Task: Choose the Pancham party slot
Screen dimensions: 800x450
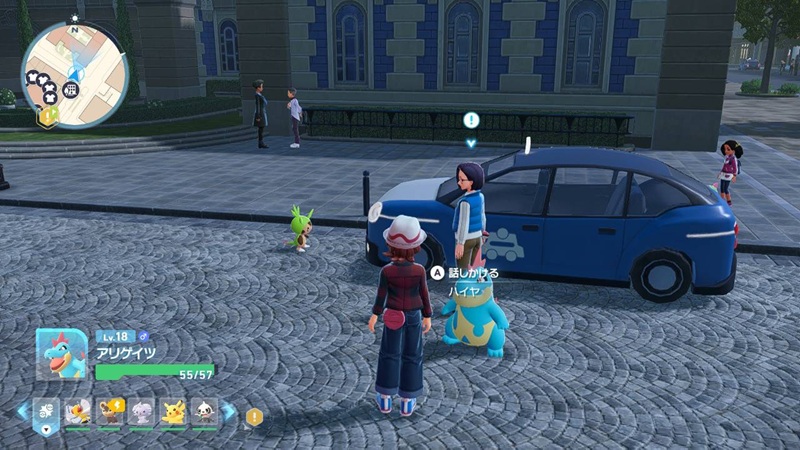Action: pyautogui.click(x=205, y=412)
